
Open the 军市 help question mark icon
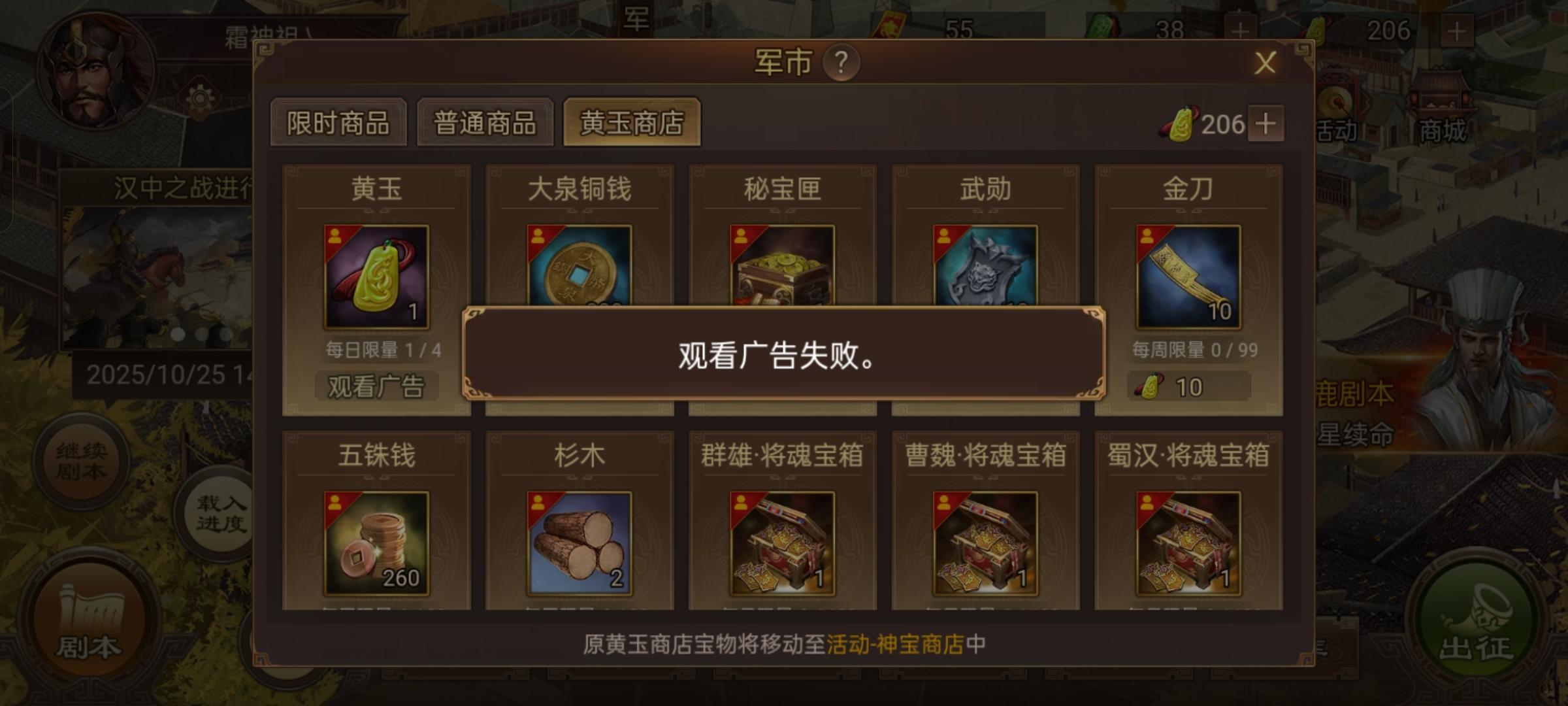pos(841,63)
